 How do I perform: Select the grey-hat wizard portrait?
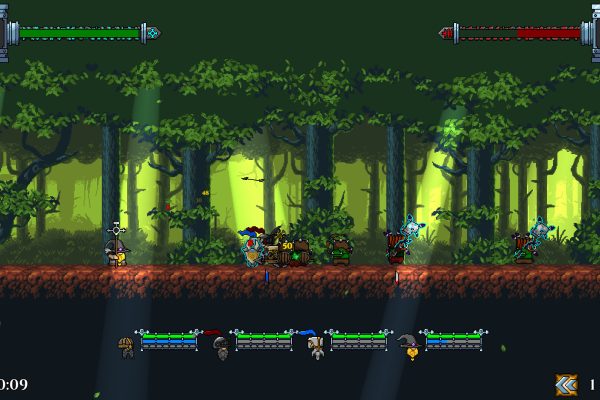click(x=409, y=347)
